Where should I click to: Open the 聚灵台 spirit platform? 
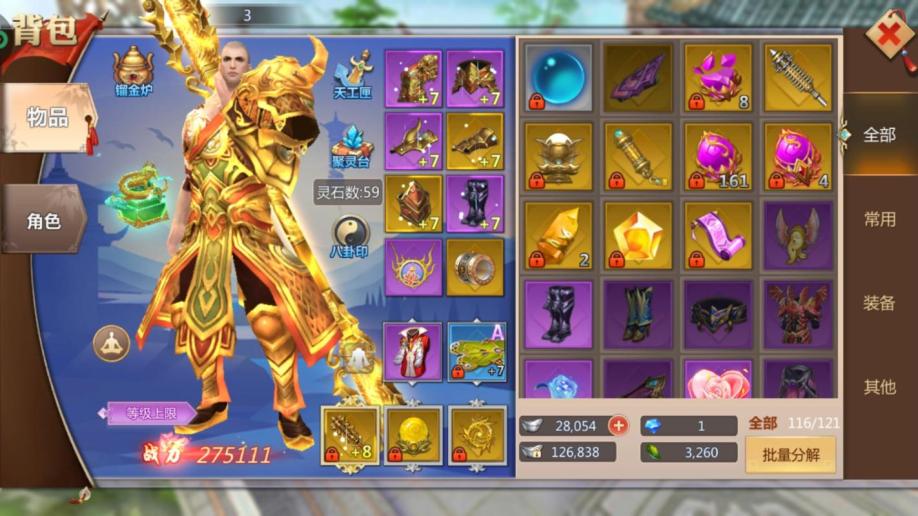(x=352, y=148)
